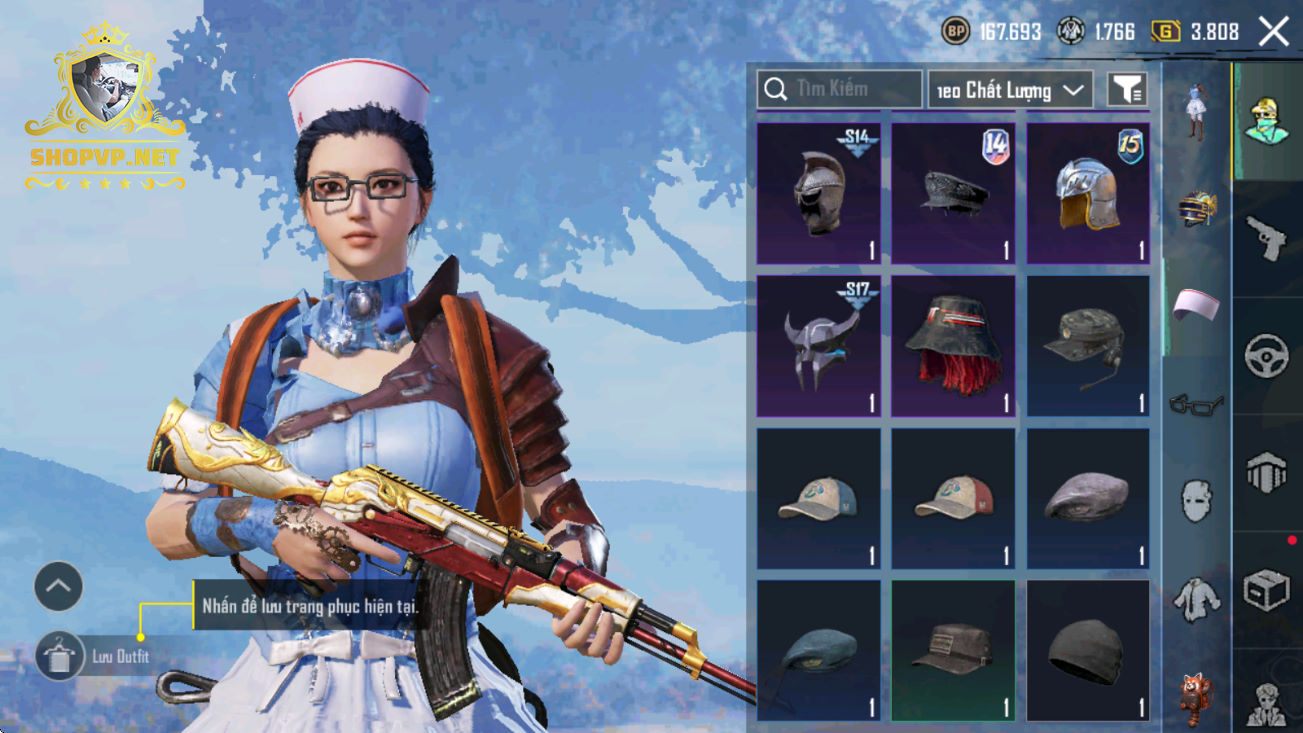Viewport: 1303px width, 733px height.
Task: Switch to the weapon skins tab
Action: pos(1267,238)
